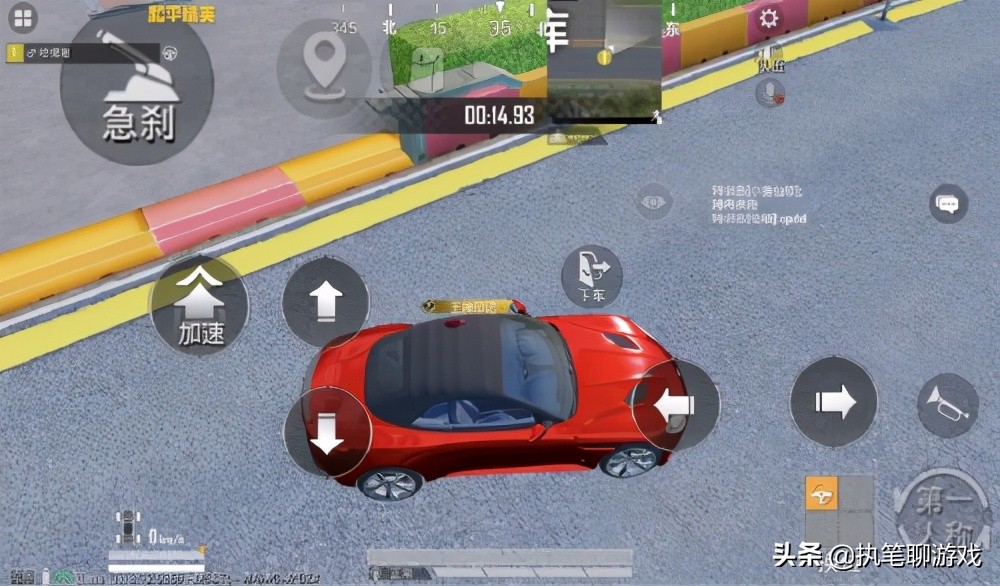The image size is (1000, 586).
Task: Toggle the microphone icon
Action: point(769,93)
